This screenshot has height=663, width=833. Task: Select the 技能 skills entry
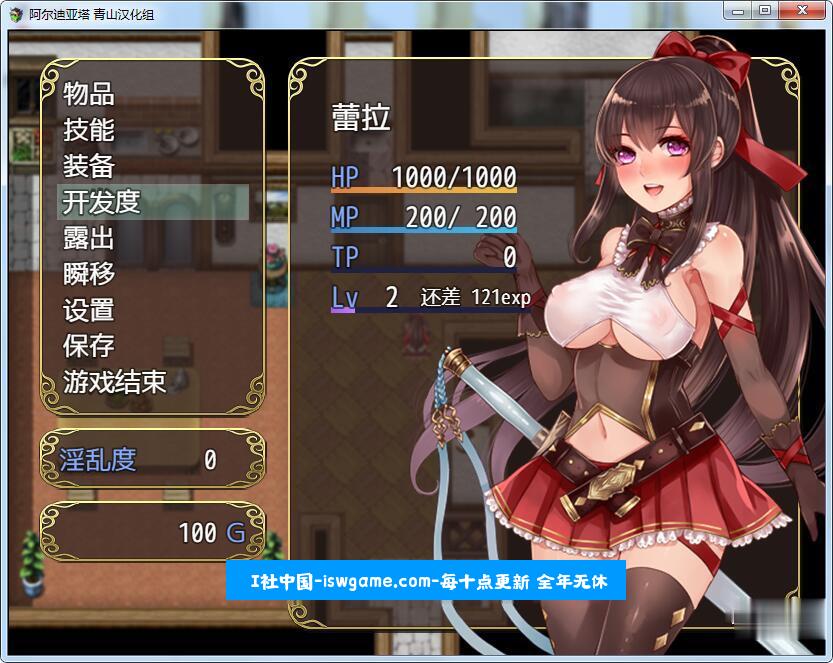click(x=89, y=130)
